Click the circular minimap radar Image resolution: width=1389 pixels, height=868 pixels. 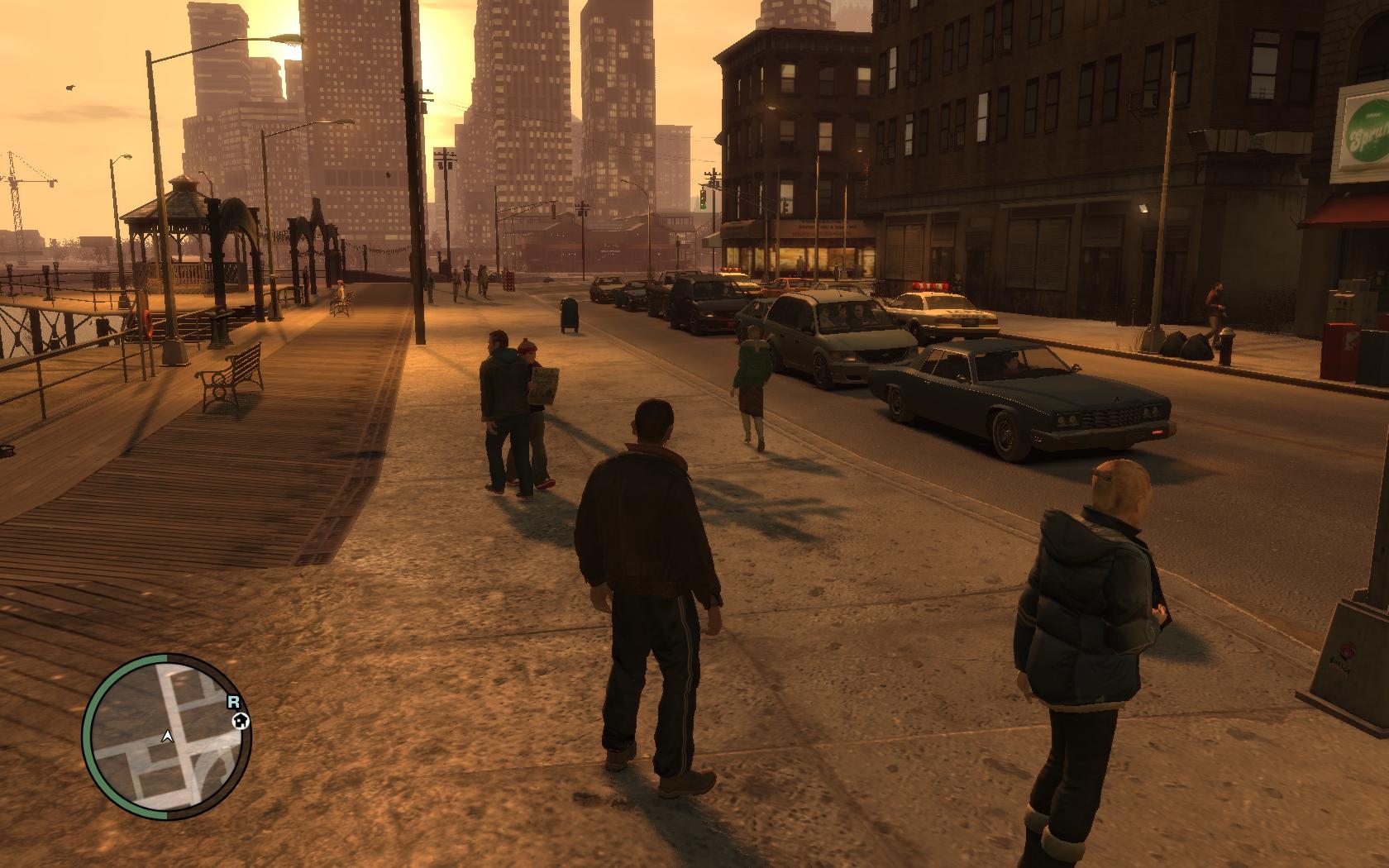tap(167, 737)
